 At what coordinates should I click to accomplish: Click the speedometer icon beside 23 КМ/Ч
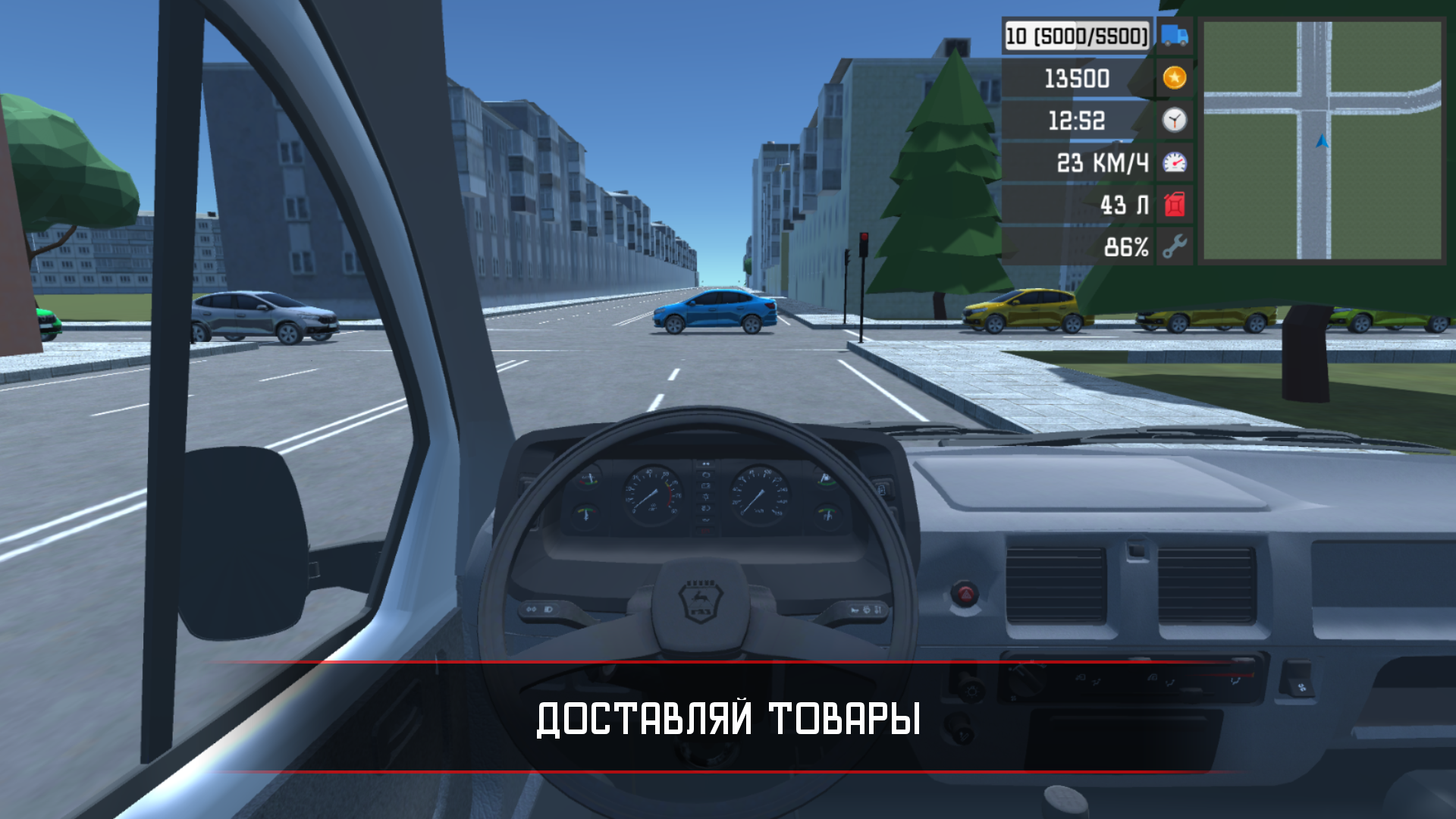(x=1173, y=162)
